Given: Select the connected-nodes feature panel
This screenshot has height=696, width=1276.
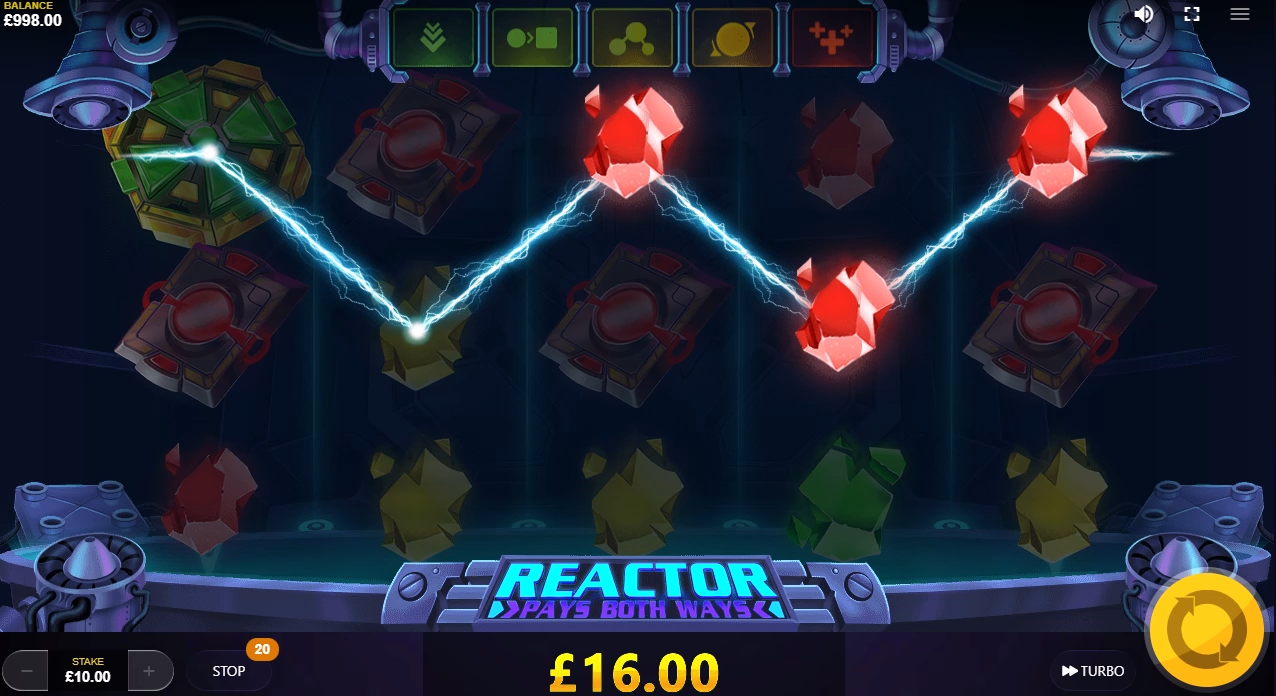Looking at the screenshot, I should tap(632, 39).
